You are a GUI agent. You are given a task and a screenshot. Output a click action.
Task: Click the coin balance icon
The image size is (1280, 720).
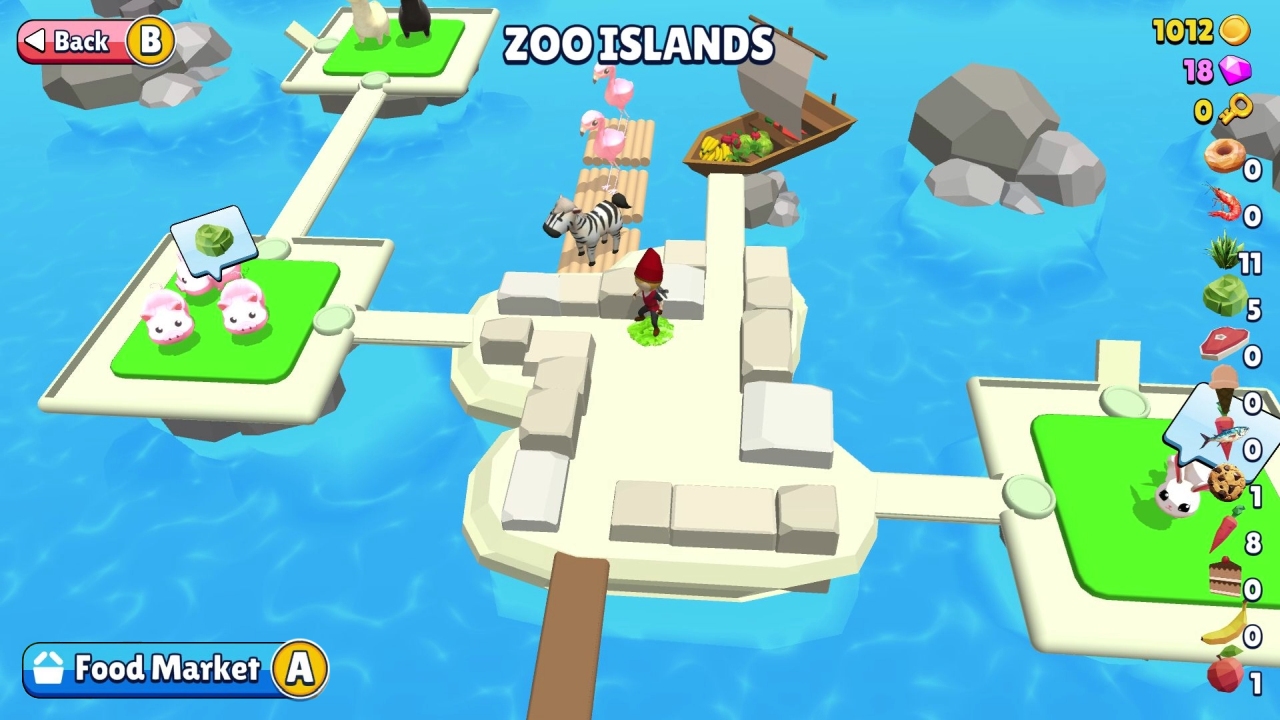[1236, 31]
